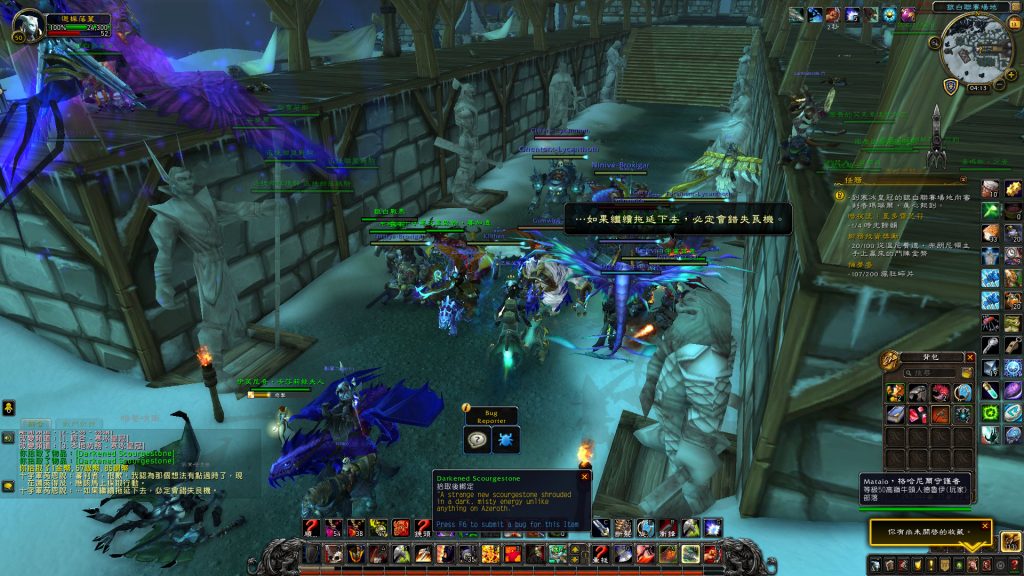Click the General chat tab
This screenshot has width=1024, height=576.
(x=35, y=424)
